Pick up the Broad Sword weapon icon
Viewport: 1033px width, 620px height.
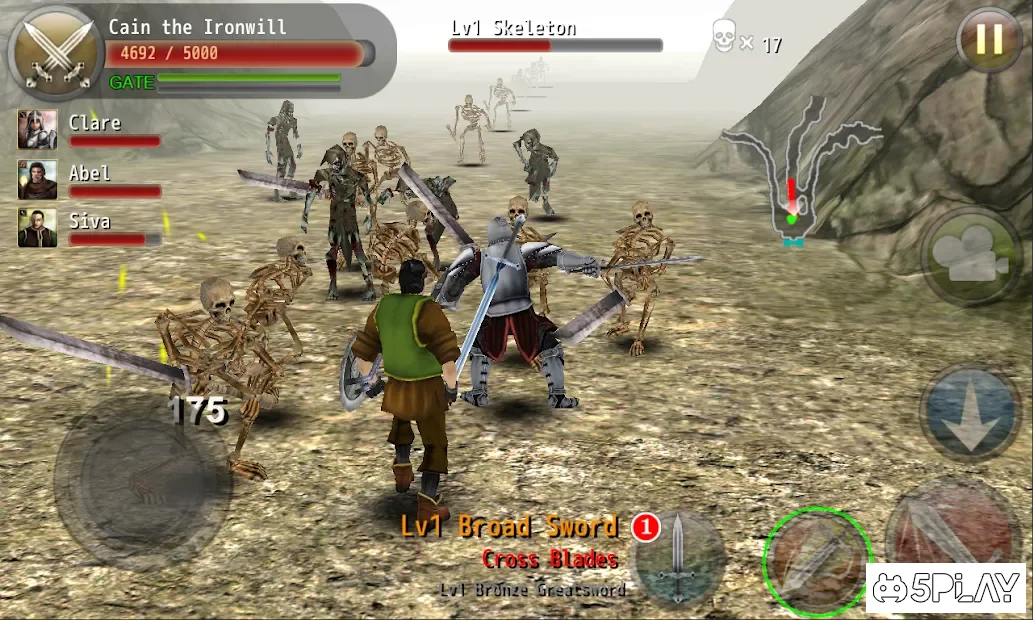(x=679, y=556)
